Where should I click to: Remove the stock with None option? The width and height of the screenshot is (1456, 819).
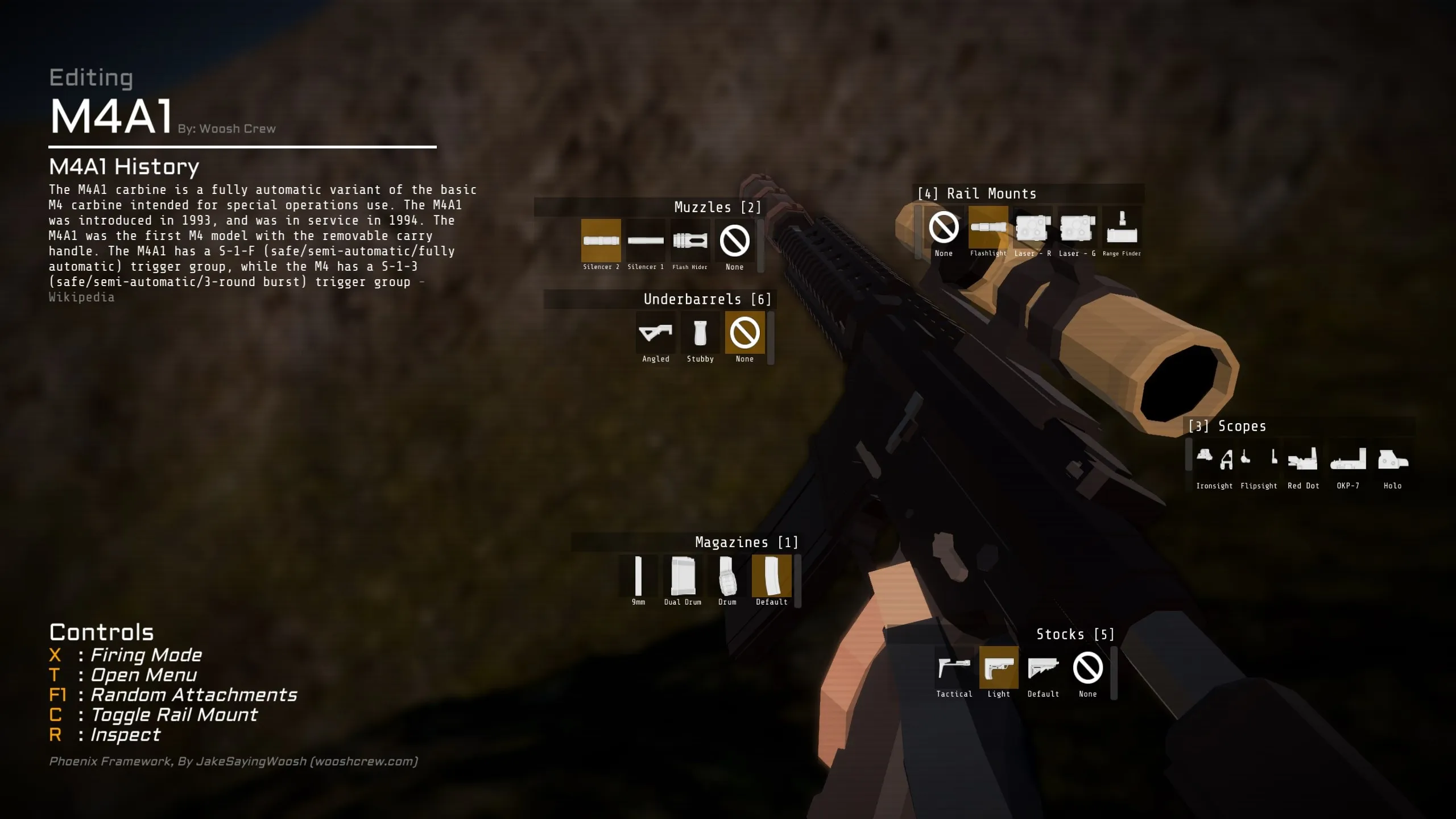[1087, 668]
